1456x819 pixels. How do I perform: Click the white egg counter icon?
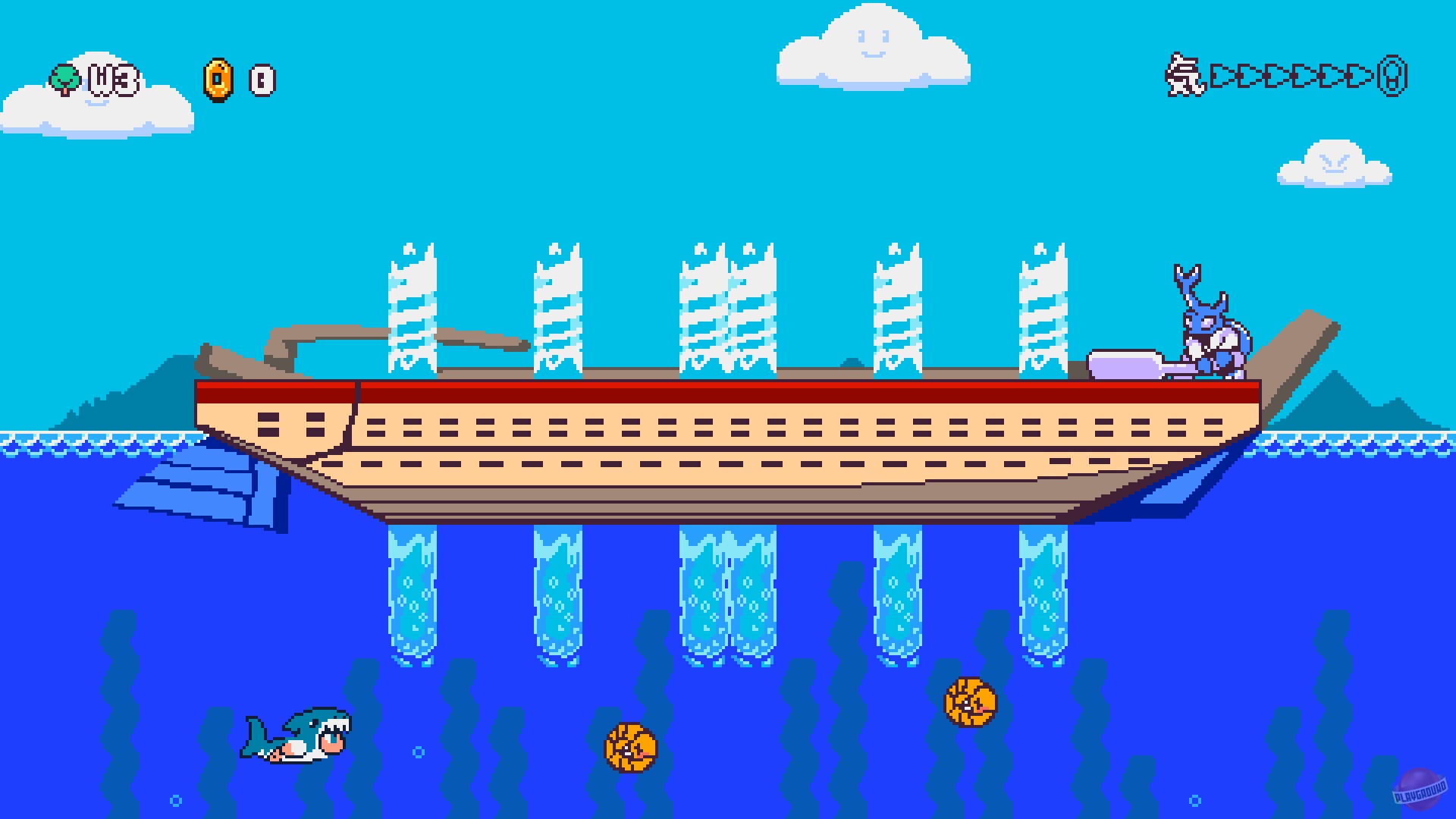click(x=262, y=78)
